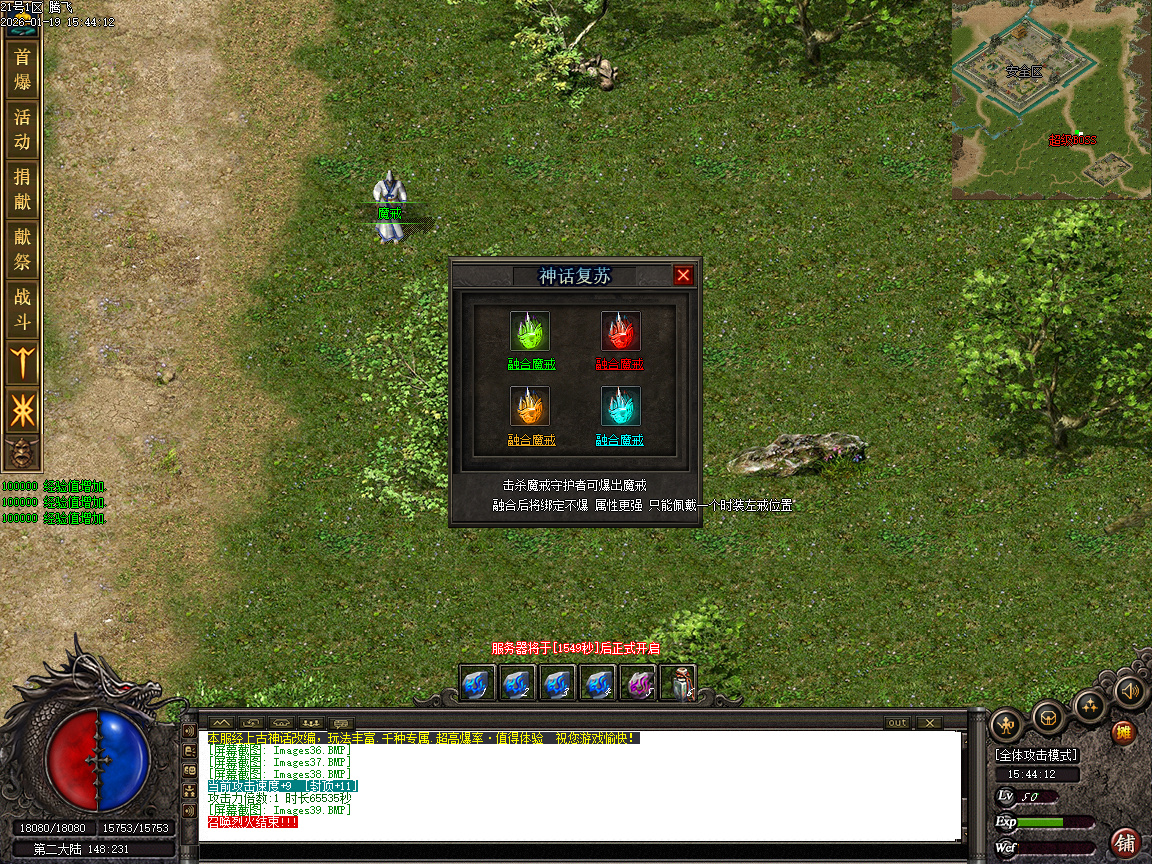
Task: Open the 战斗 combat menu
Action: click(x=22, y=309)
